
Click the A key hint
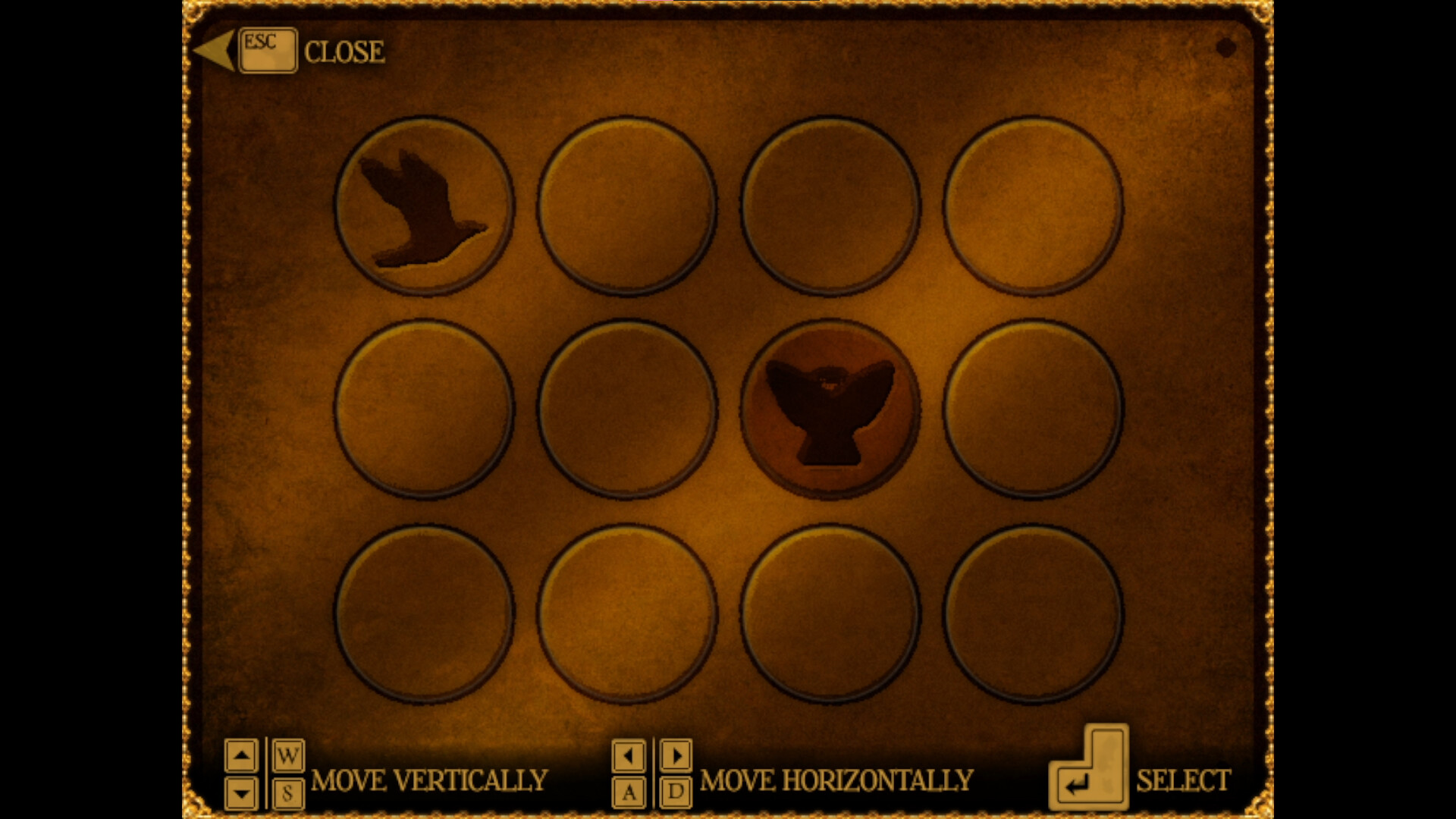pyautogui.click(x=629, y=793)
